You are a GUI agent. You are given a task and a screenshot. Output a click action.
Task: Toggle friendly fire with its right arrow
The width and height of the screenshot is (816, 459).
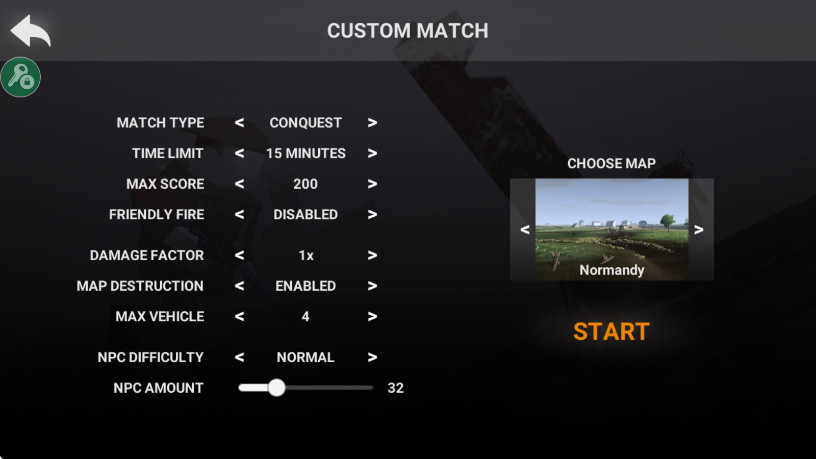[372, 214]
